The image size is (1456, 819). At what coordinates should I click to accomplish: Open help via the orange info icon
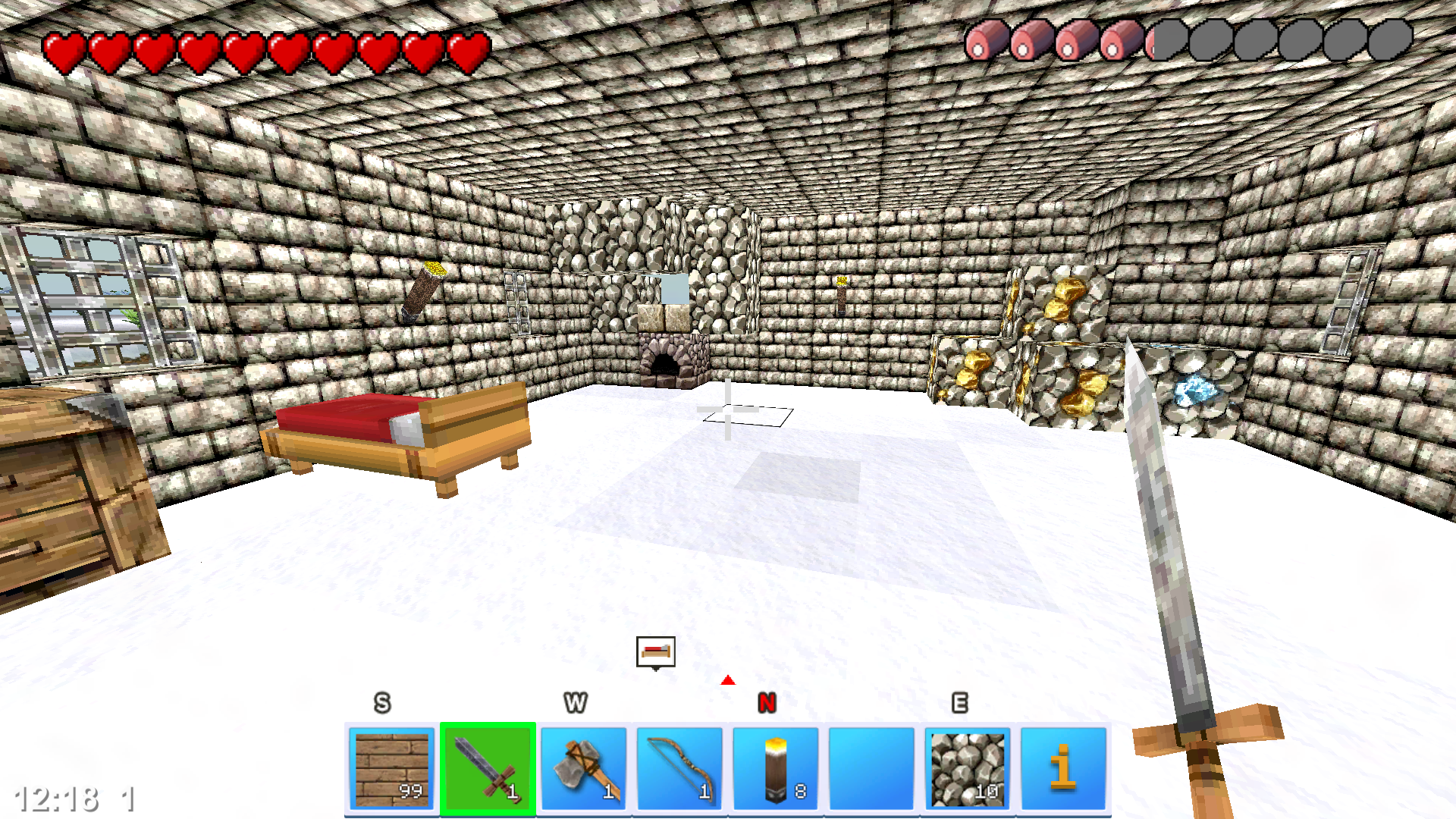[1062, 766]
